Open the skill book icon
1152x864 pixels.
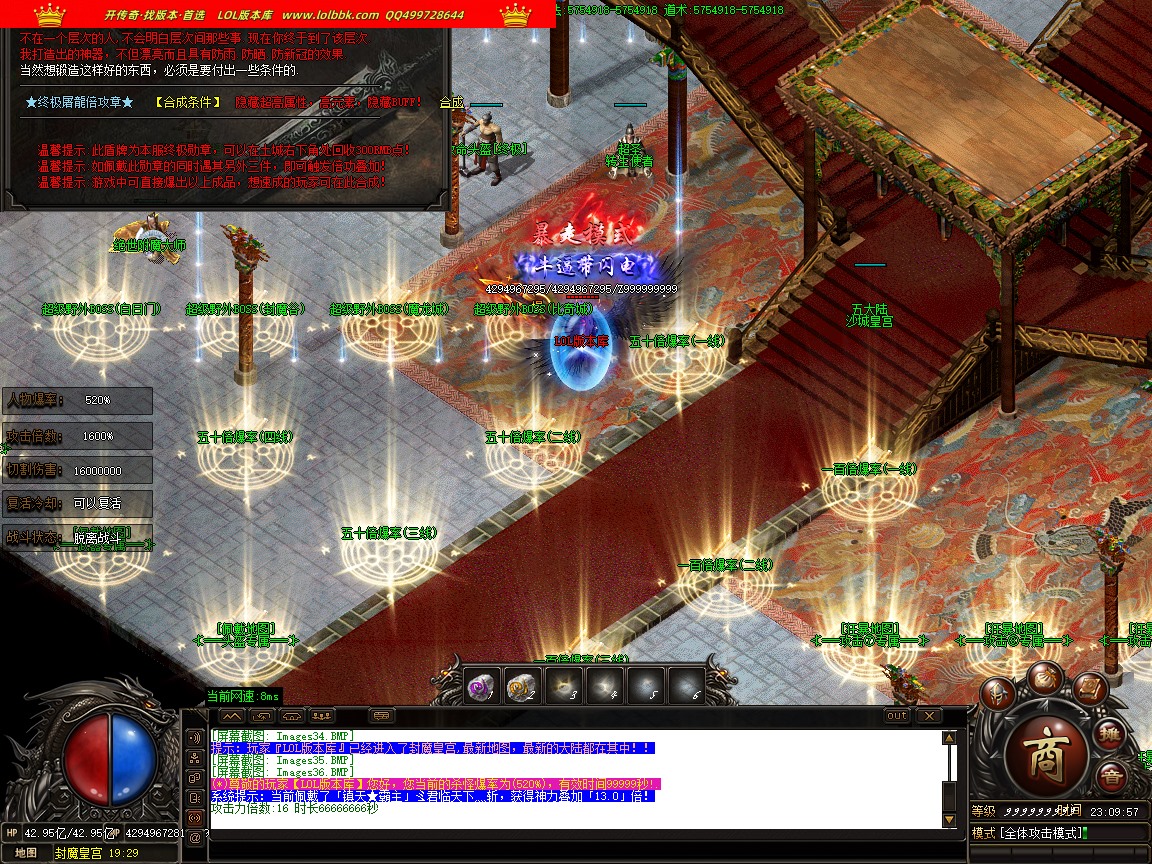1091,688
